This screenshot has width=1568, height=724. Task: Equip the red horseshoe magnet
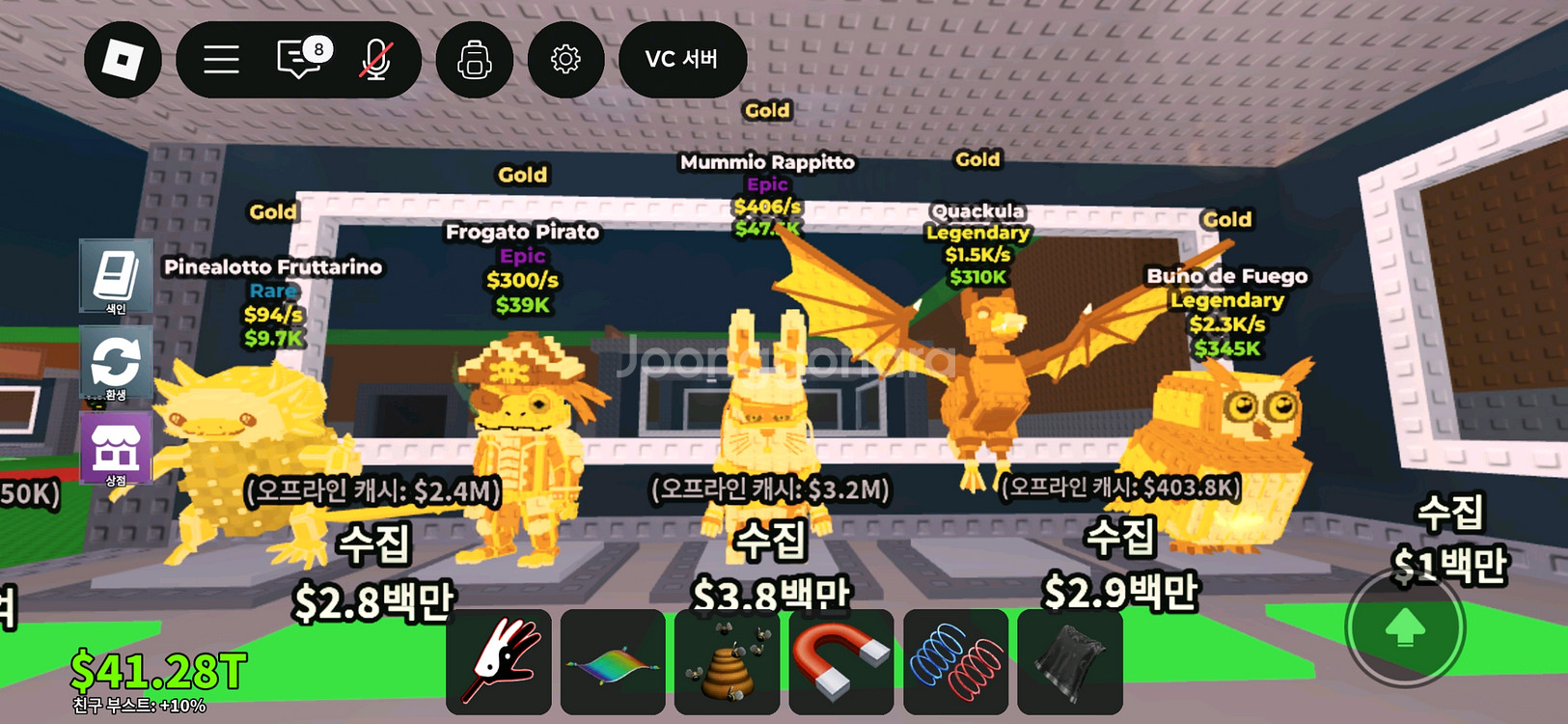pyautogui.click(x=841, y=662)
